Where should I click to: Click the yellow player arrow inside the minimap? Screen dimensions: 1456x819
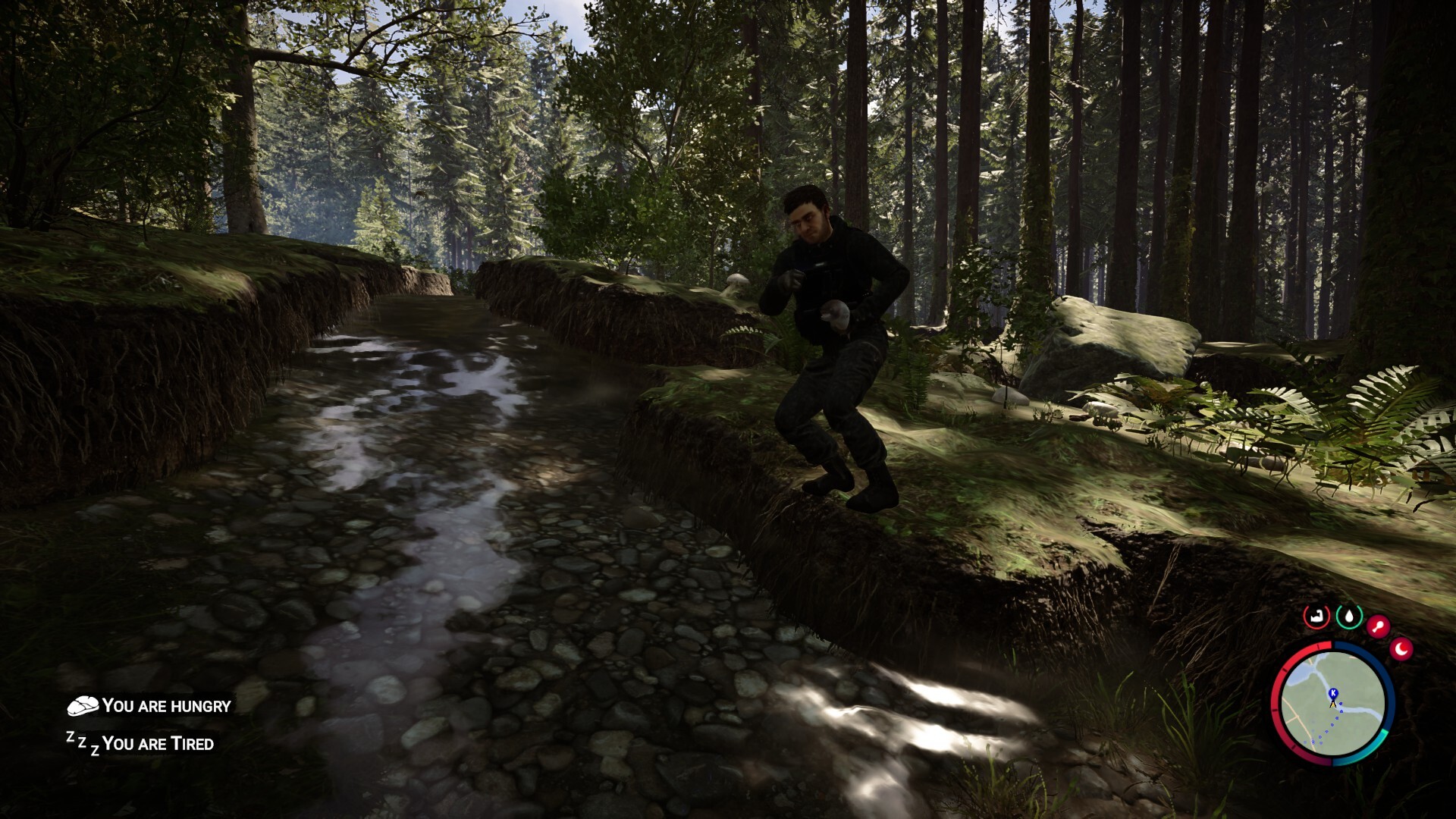coord(1333,704)
